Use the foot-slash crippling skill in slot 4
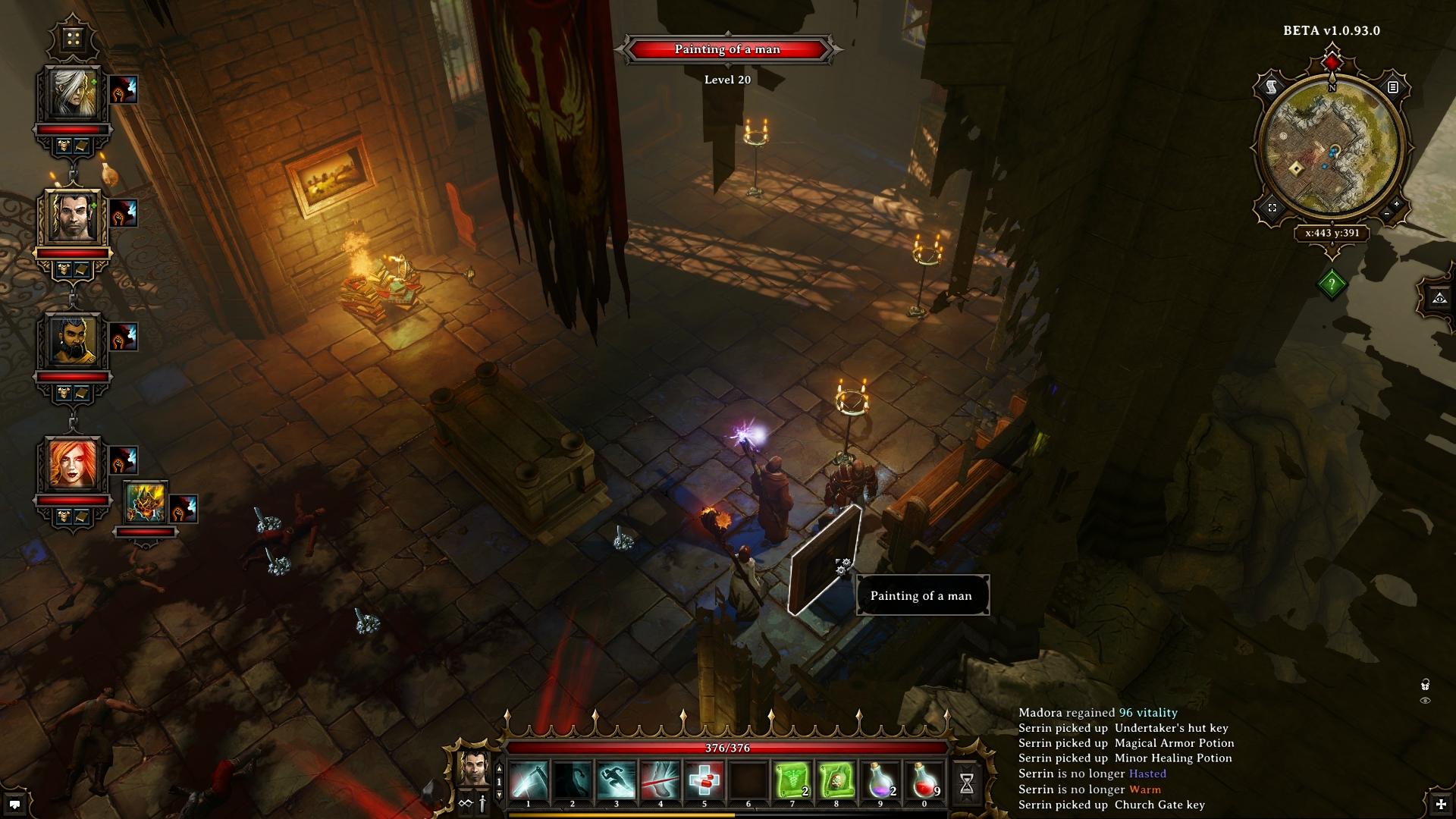This screenshot has height=819, width=1456. pos(661,781)
